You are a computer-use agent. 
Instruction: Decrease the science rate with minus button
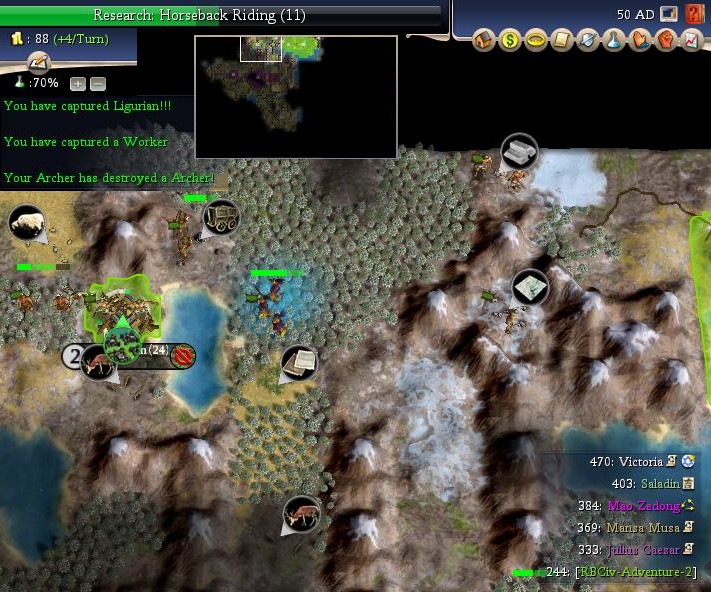[97, 84]
